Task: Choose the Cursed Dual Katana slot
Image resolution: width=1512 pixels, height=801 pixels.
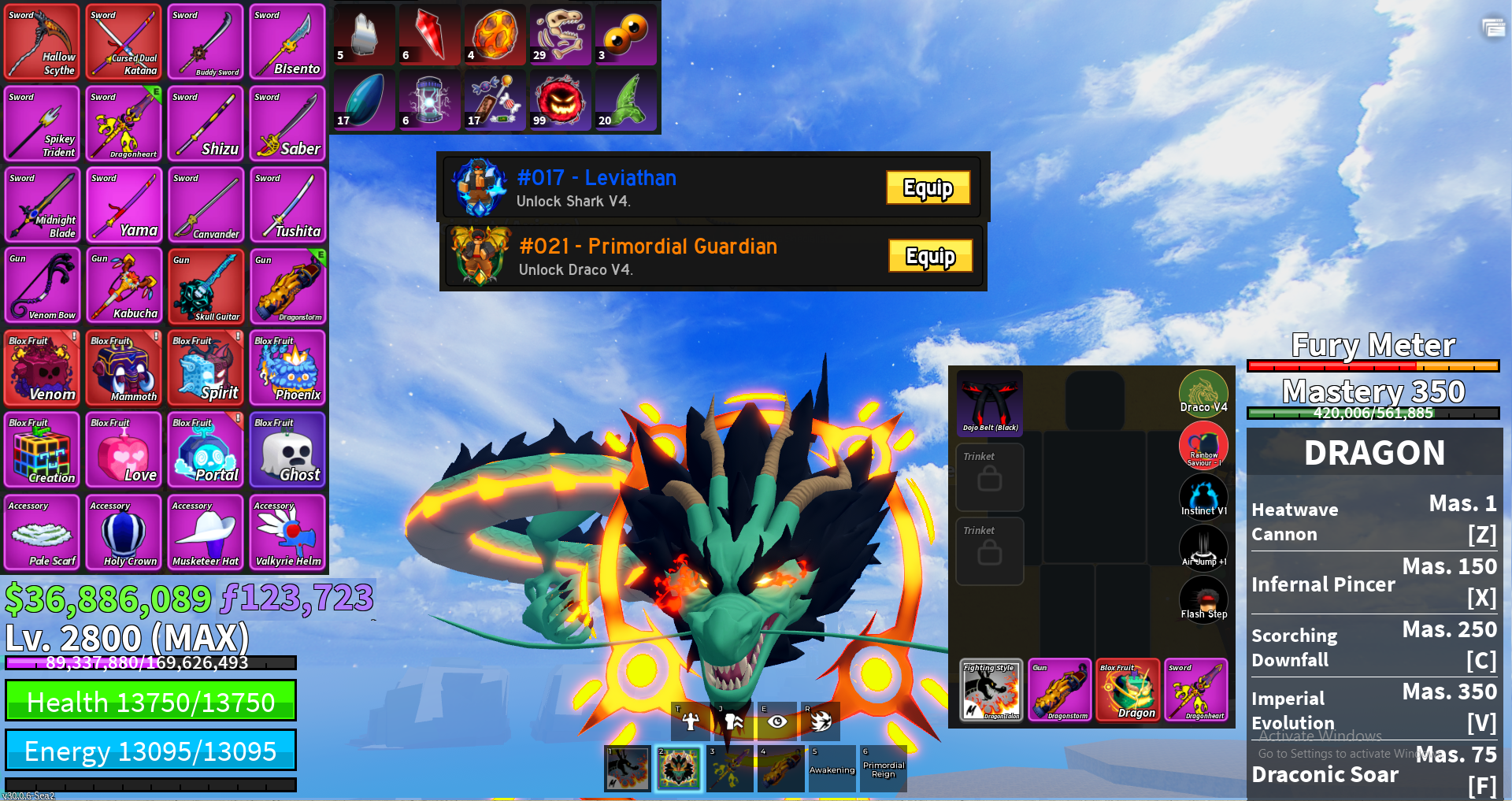Action: click(124, 43)
